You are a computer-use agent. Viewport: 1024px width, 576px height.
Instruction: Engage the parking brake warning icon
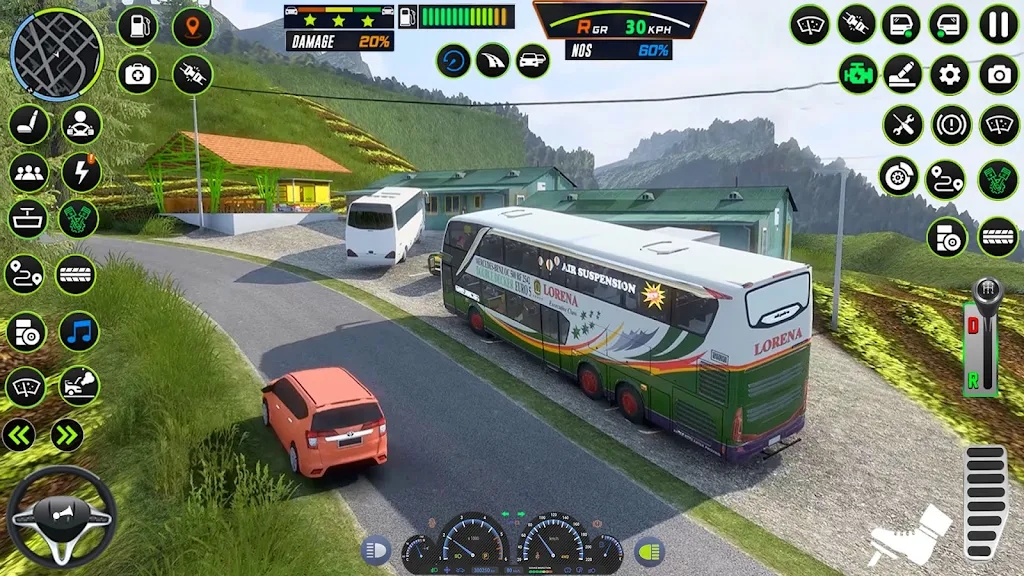click(951, 126)
